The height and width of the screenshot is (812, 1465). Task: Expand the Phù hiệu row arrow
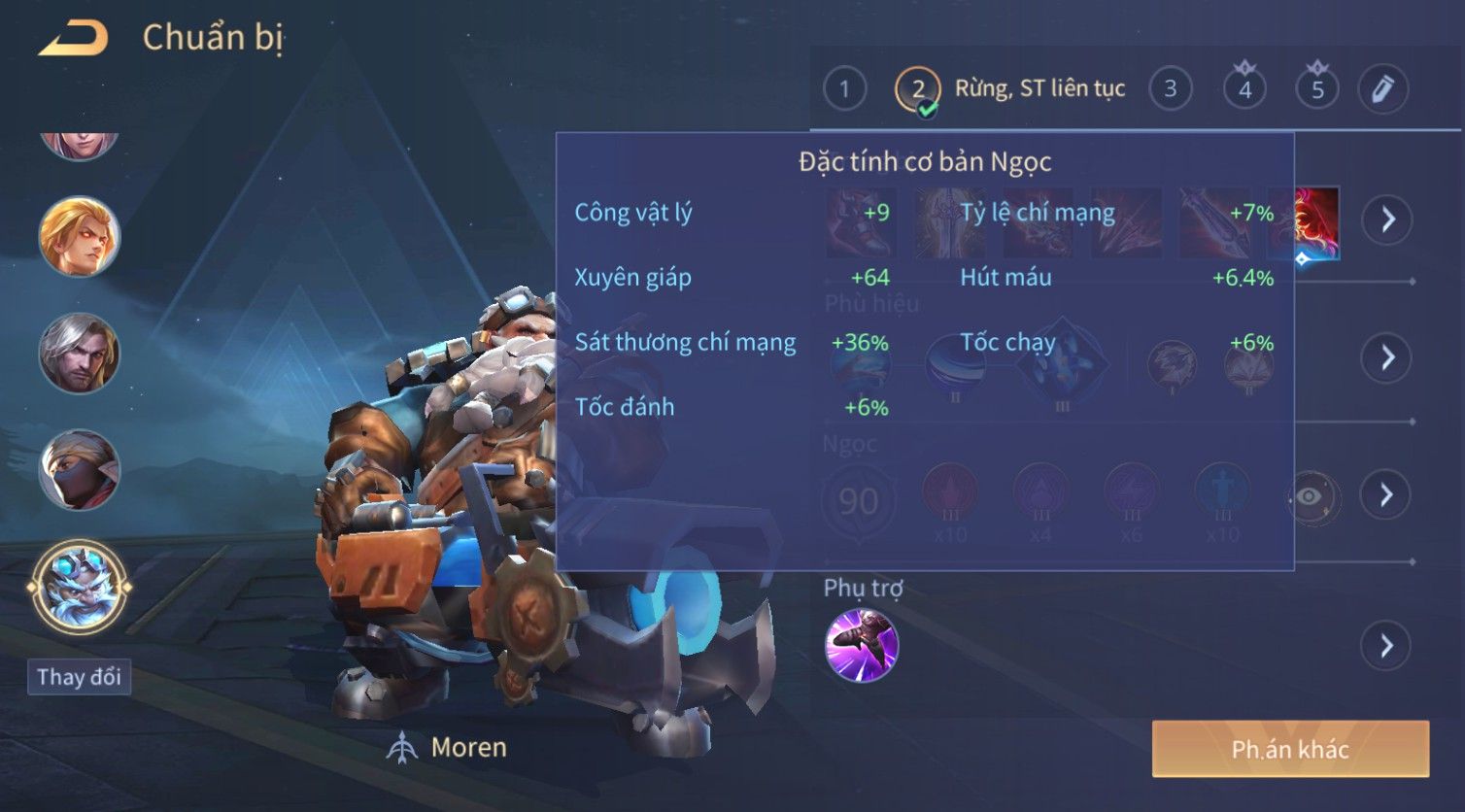click(x=1386, y=357)
